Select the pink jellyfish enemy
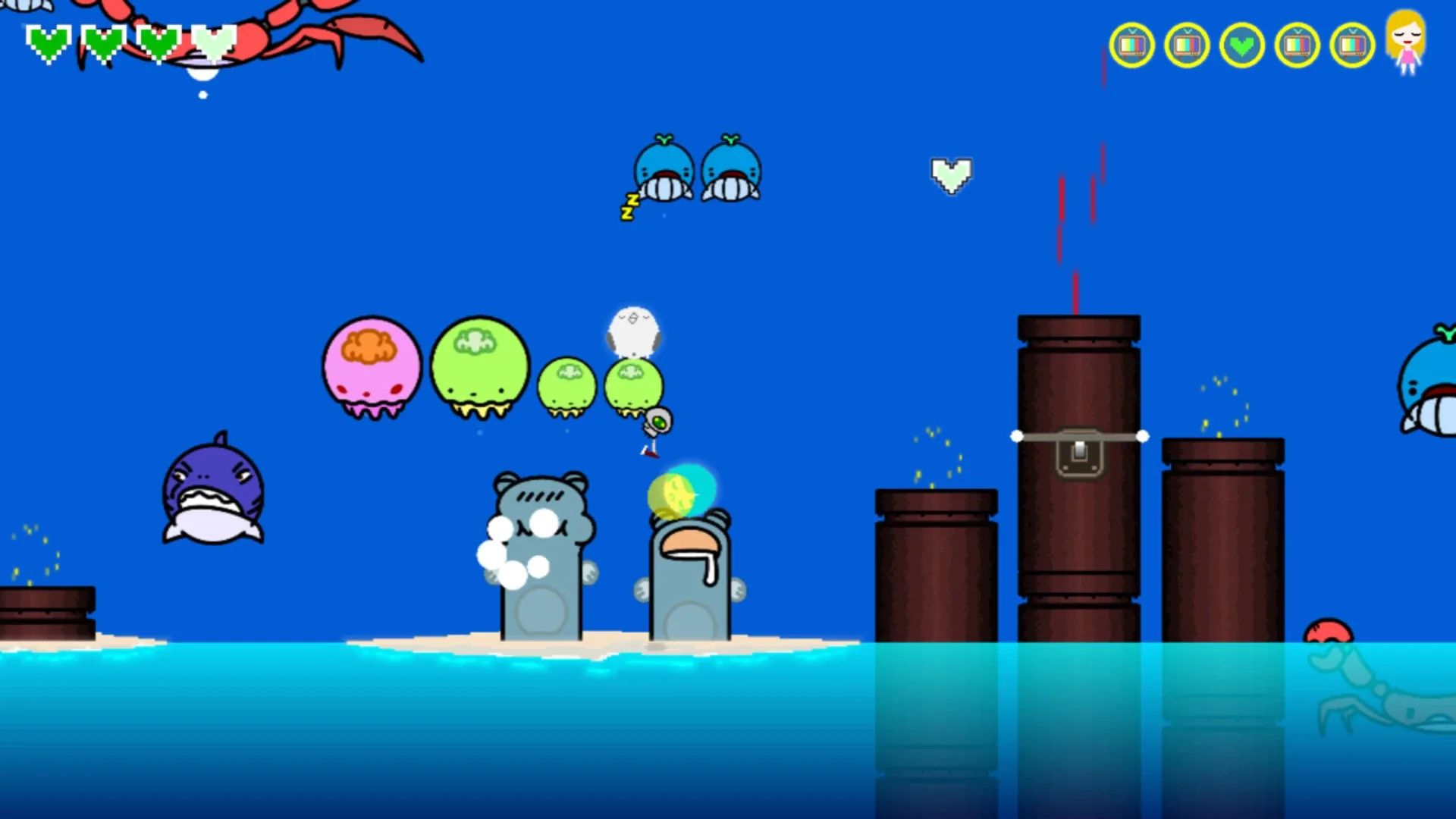Screen dimensions: 1456x819 coord(371,372)
